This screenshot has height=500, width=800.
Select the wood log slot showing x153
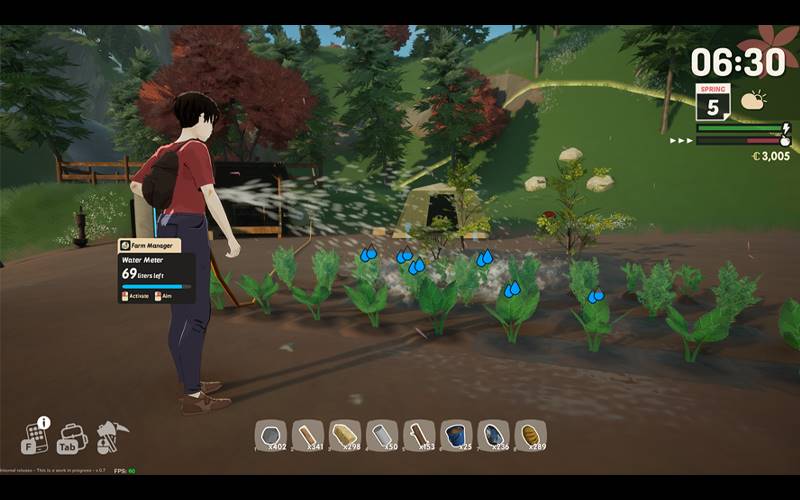click(x=419, y=435)
